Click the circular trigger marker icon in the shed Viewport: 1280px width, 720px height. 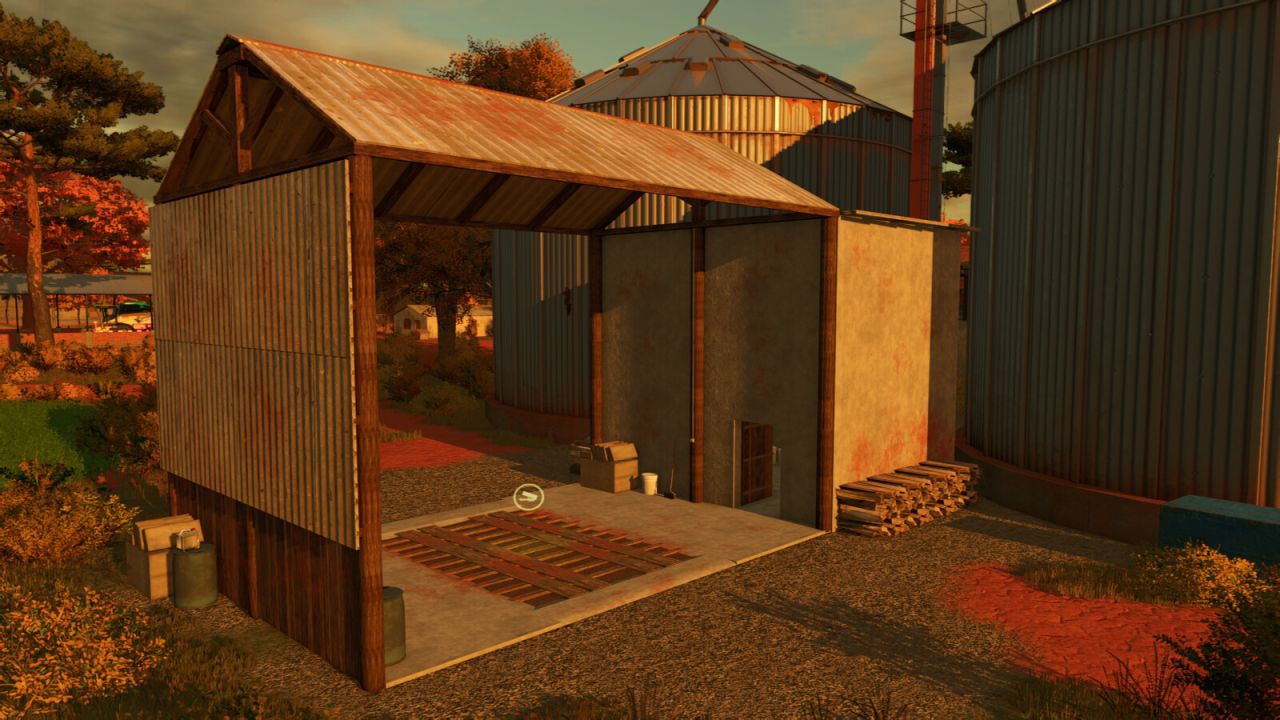[528, 496]
